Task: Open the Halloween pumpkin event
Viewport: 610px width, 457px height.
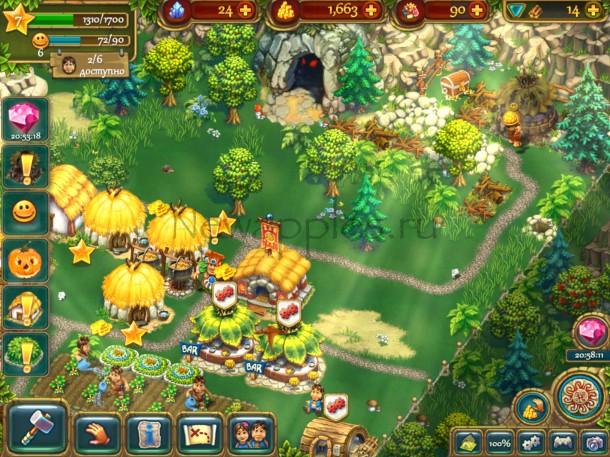Action: pyautogui.click(x=20, y=259)
